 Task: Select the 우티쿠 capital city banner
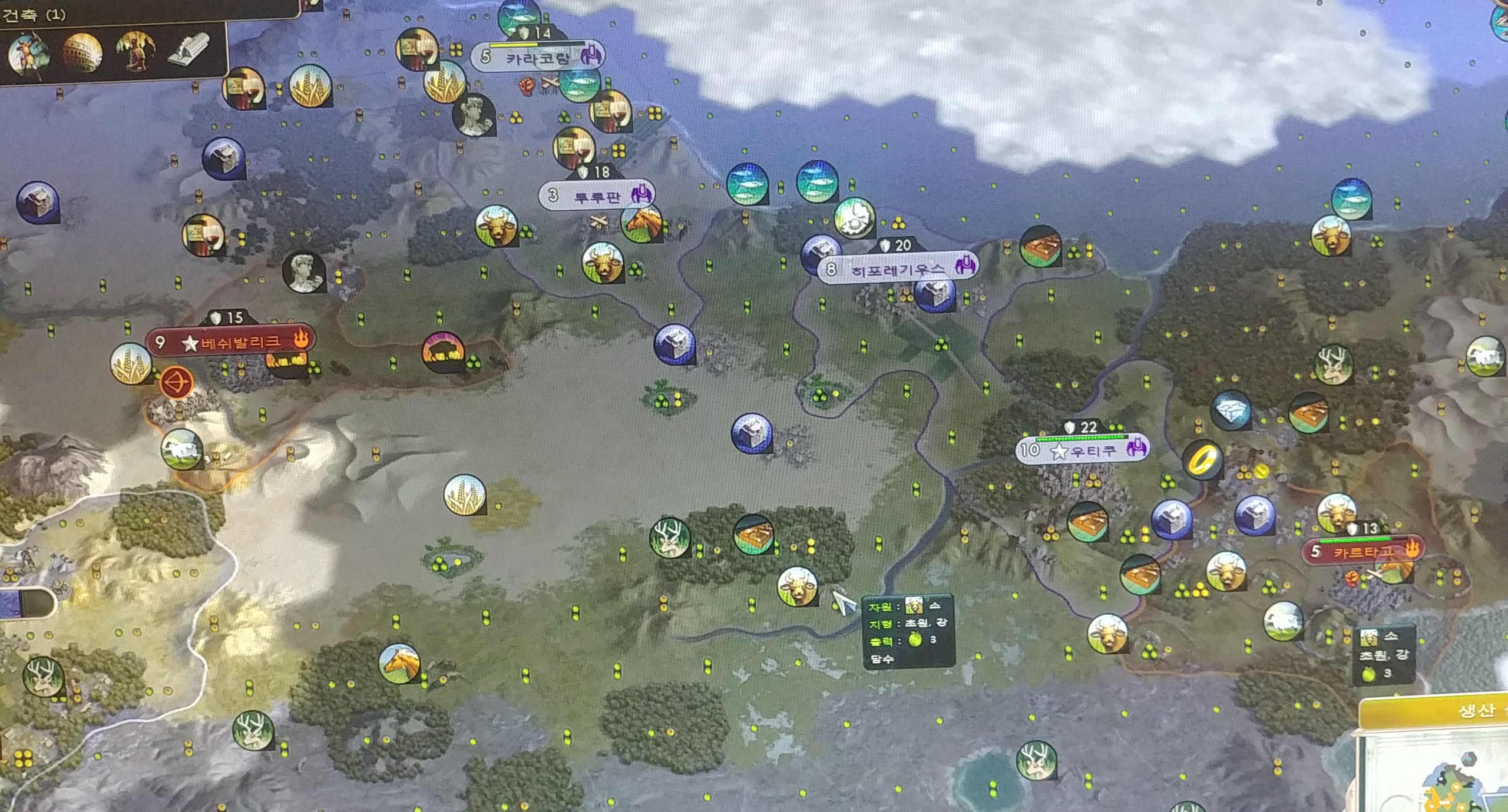pos(1082,451)
